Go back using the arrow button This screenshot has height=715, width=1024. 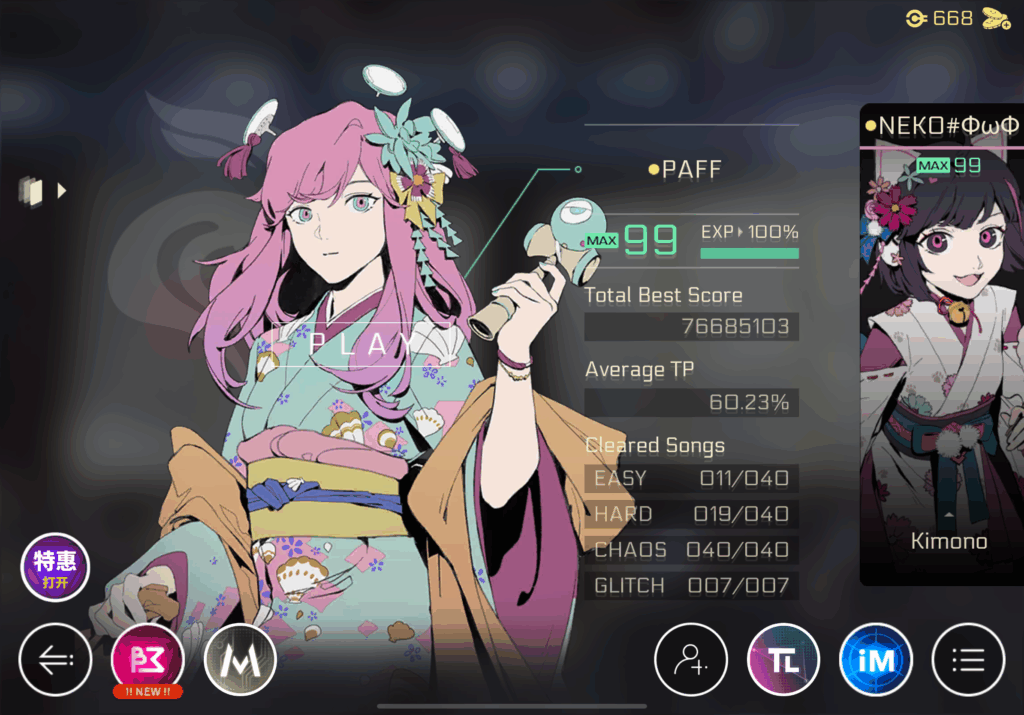(x=55, y=660)
